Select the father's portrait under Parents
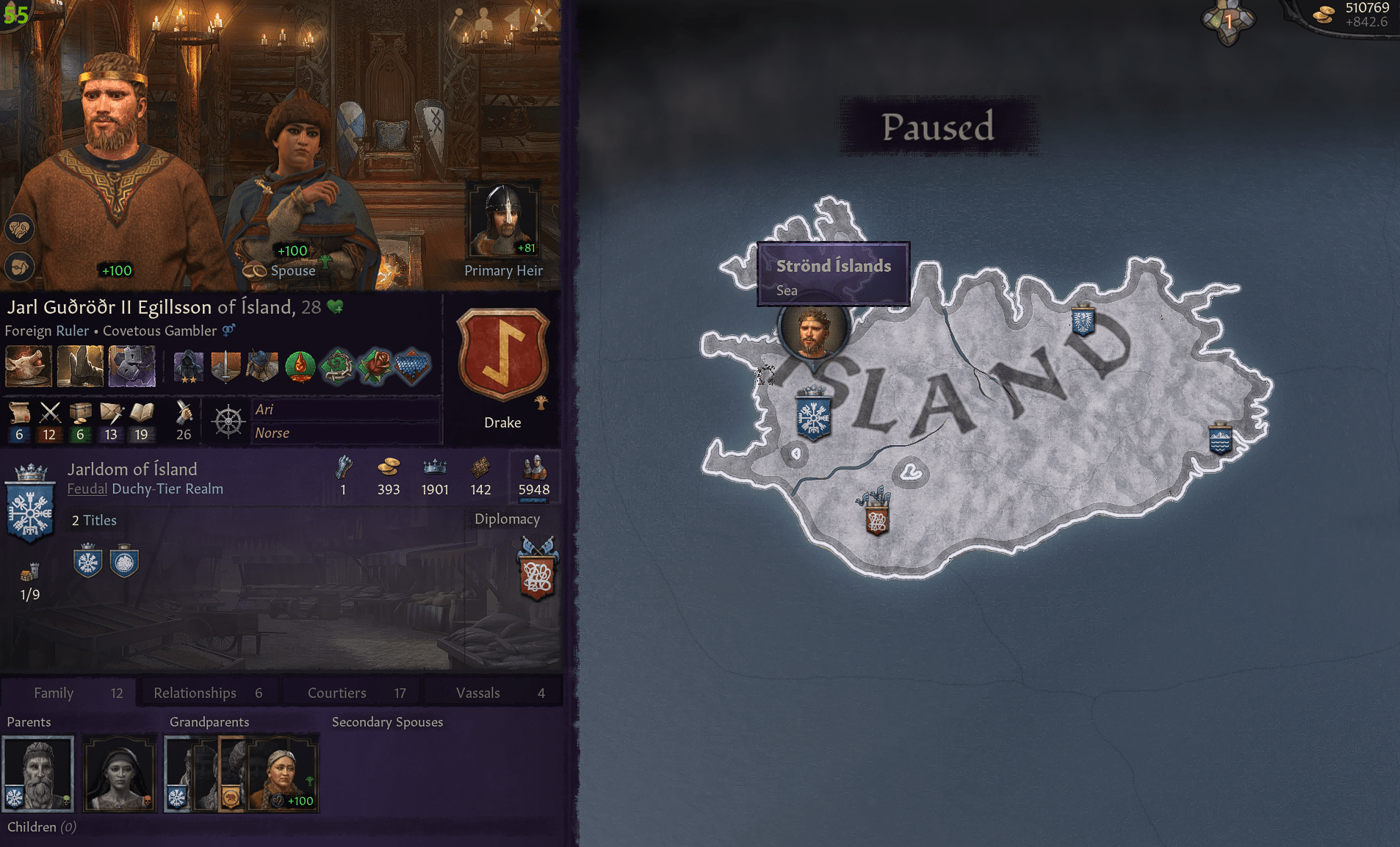The width and height of the screenshot is (1400, 847). point(38,773)
